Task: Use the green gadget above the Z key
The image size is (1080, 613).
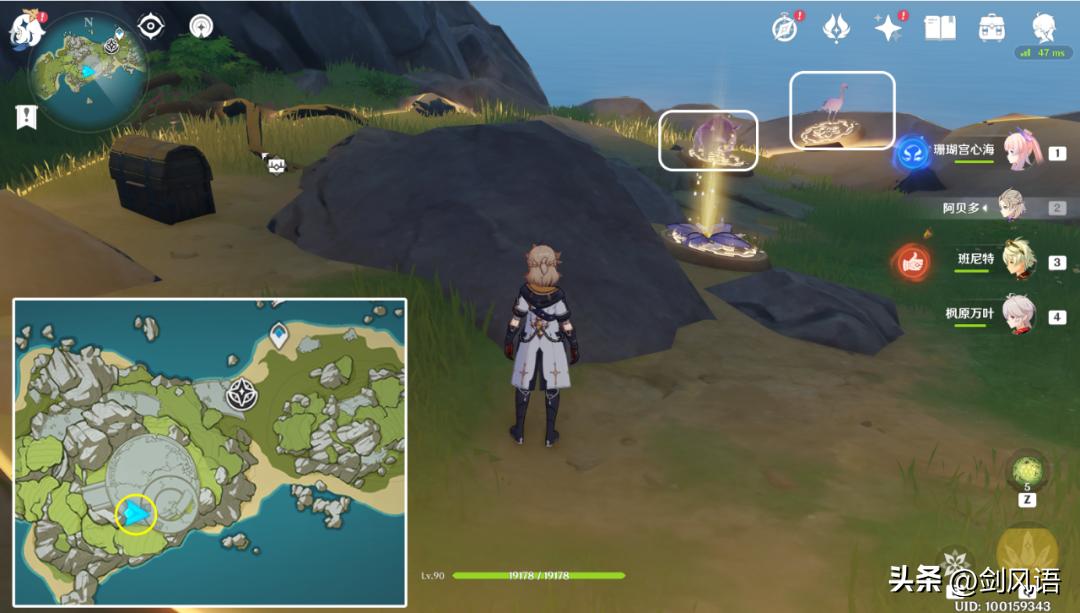Action: click(x=1027, y=469)
